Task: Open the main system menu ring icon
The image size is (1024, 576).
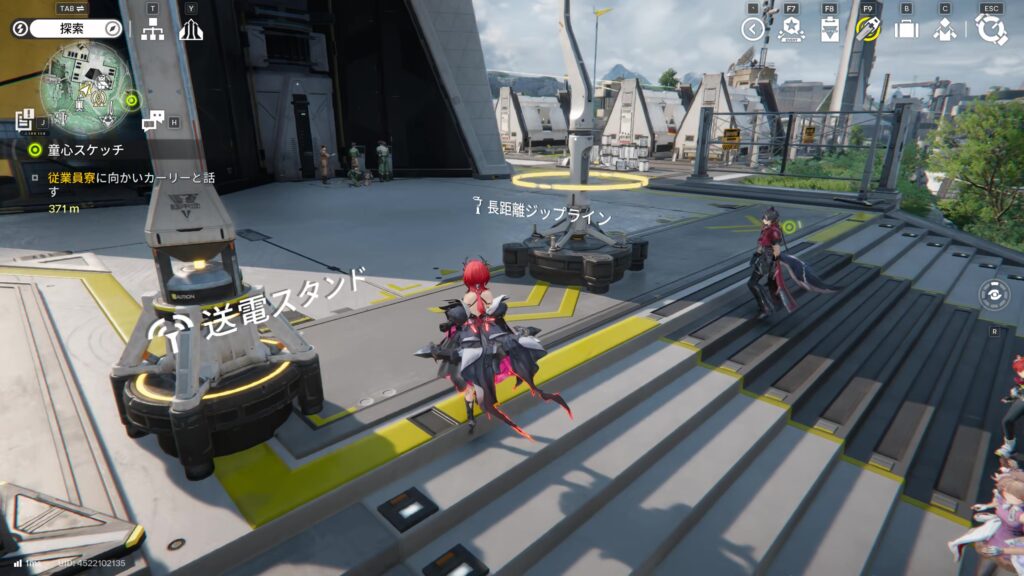Action: click(x=991, y=29)
